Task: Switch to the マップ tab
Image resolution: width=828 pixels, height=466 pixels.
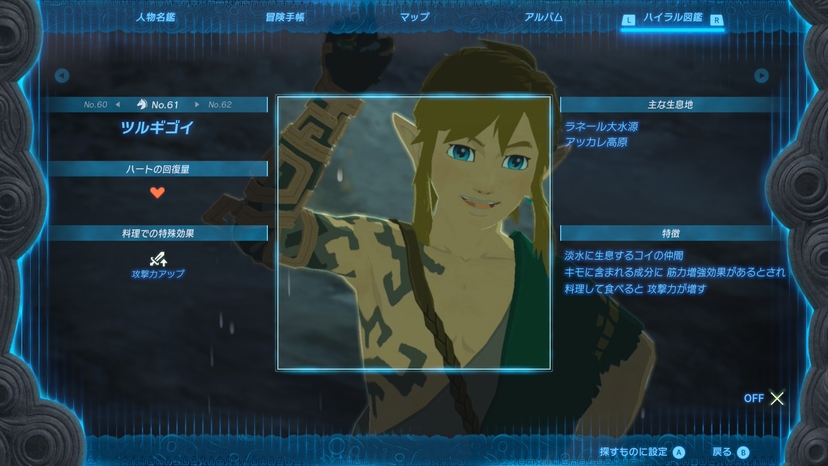Action: pyautogui.click(x=414, y=17)
